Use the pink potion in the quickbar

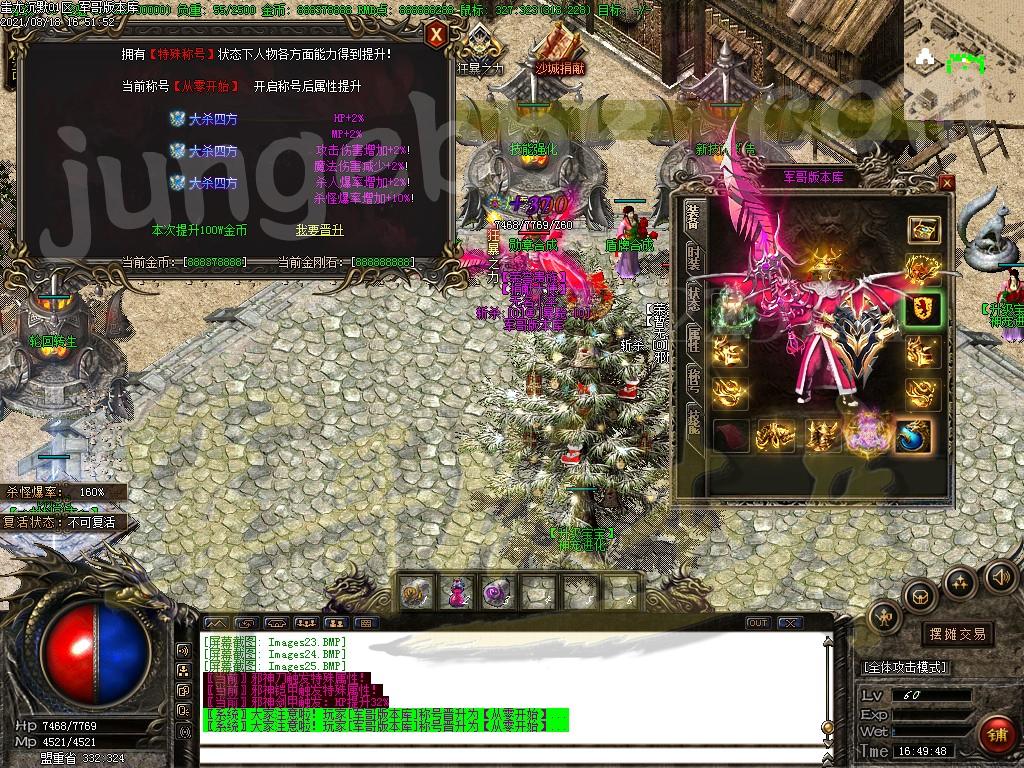pyautogui.click(x=455, y=593)
